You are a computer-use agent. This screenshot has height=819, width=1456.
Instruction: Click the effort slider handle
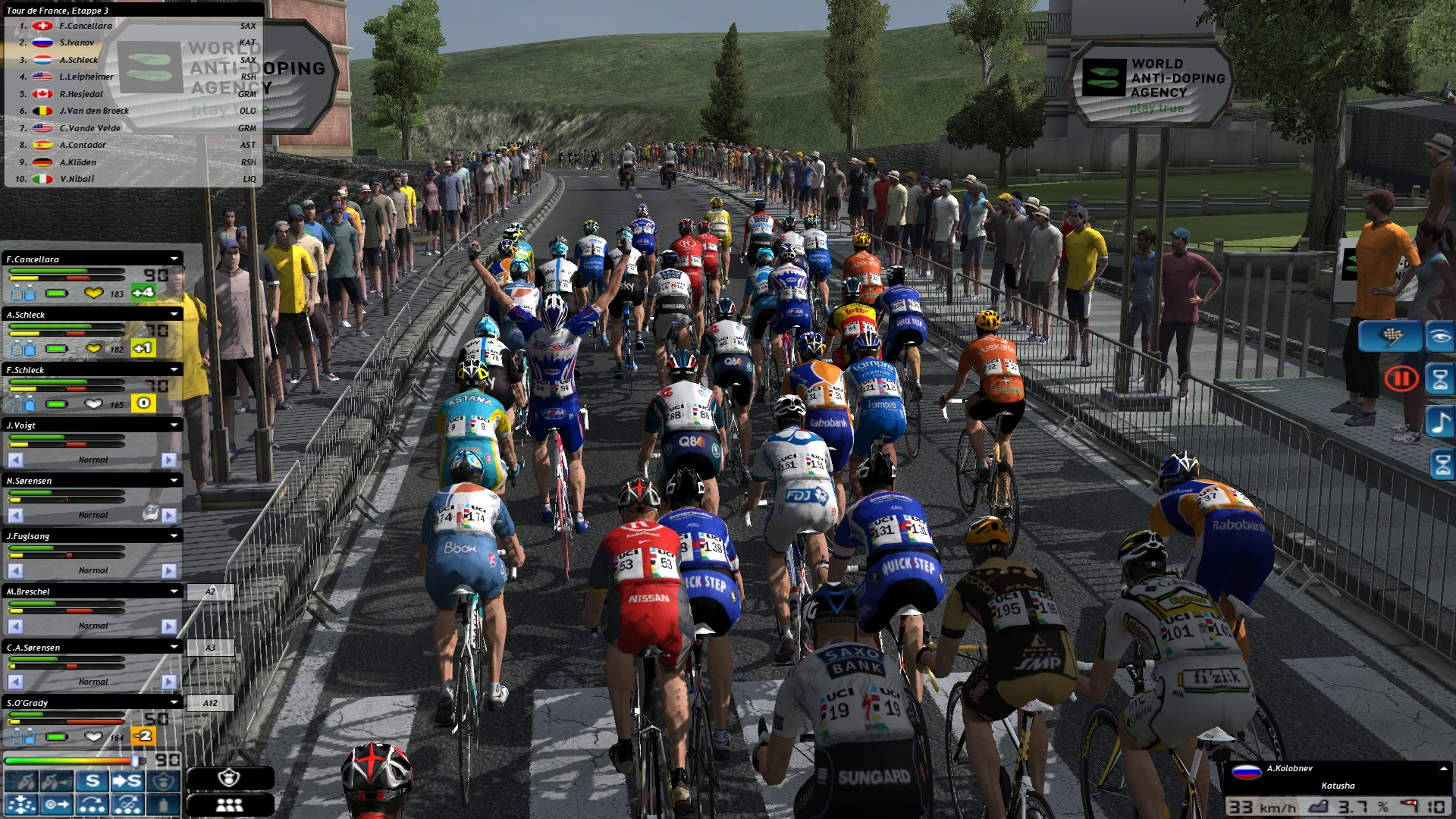point(136,760)
